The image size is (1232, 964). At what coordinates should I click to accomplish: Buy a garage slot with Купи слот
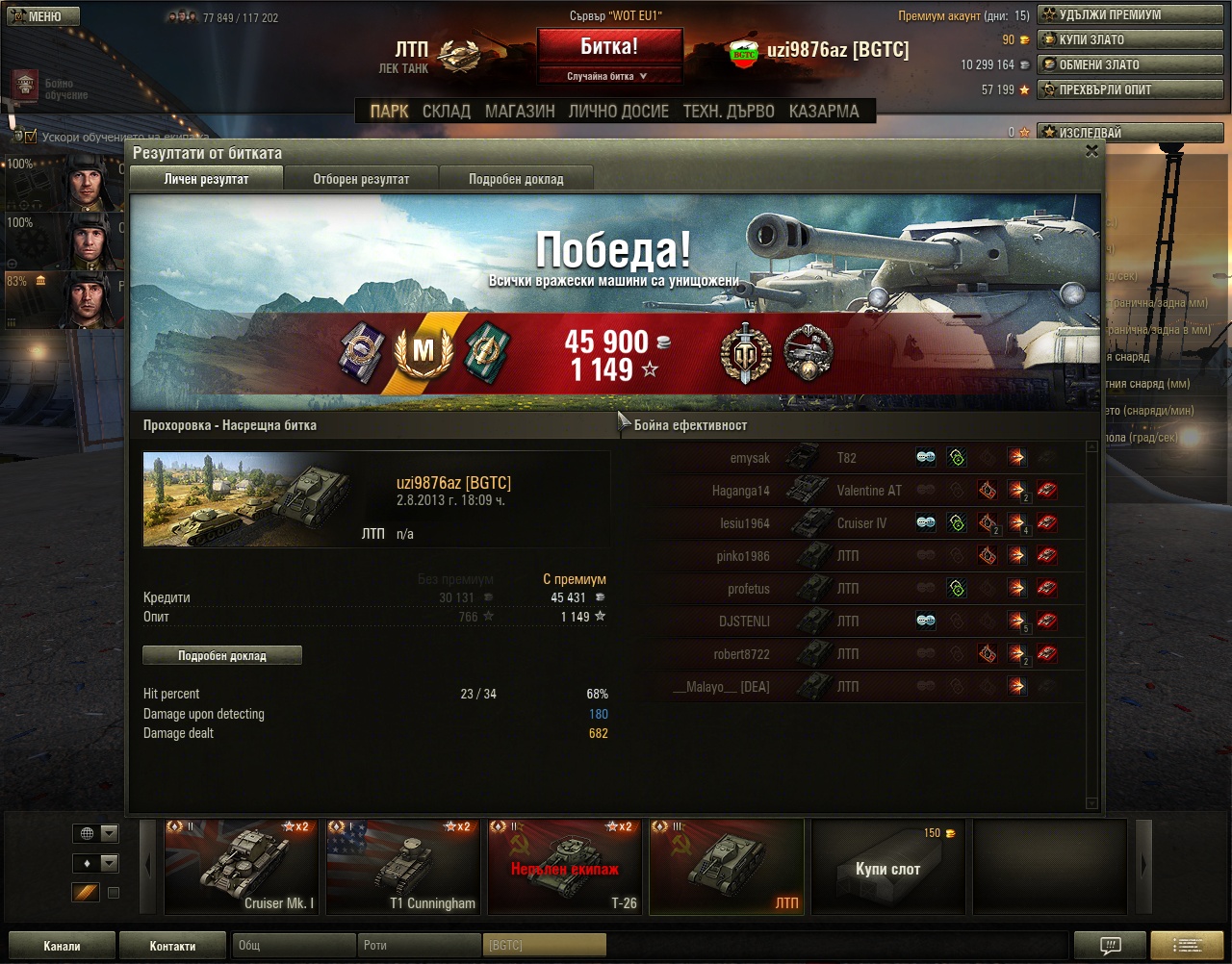pos(887,866)
